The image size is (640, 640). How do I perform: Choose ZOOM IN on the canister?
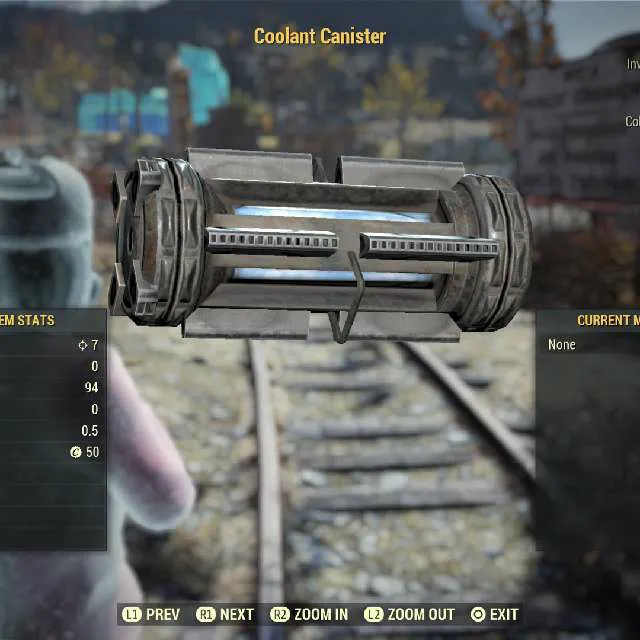click(x=309, y=614)
